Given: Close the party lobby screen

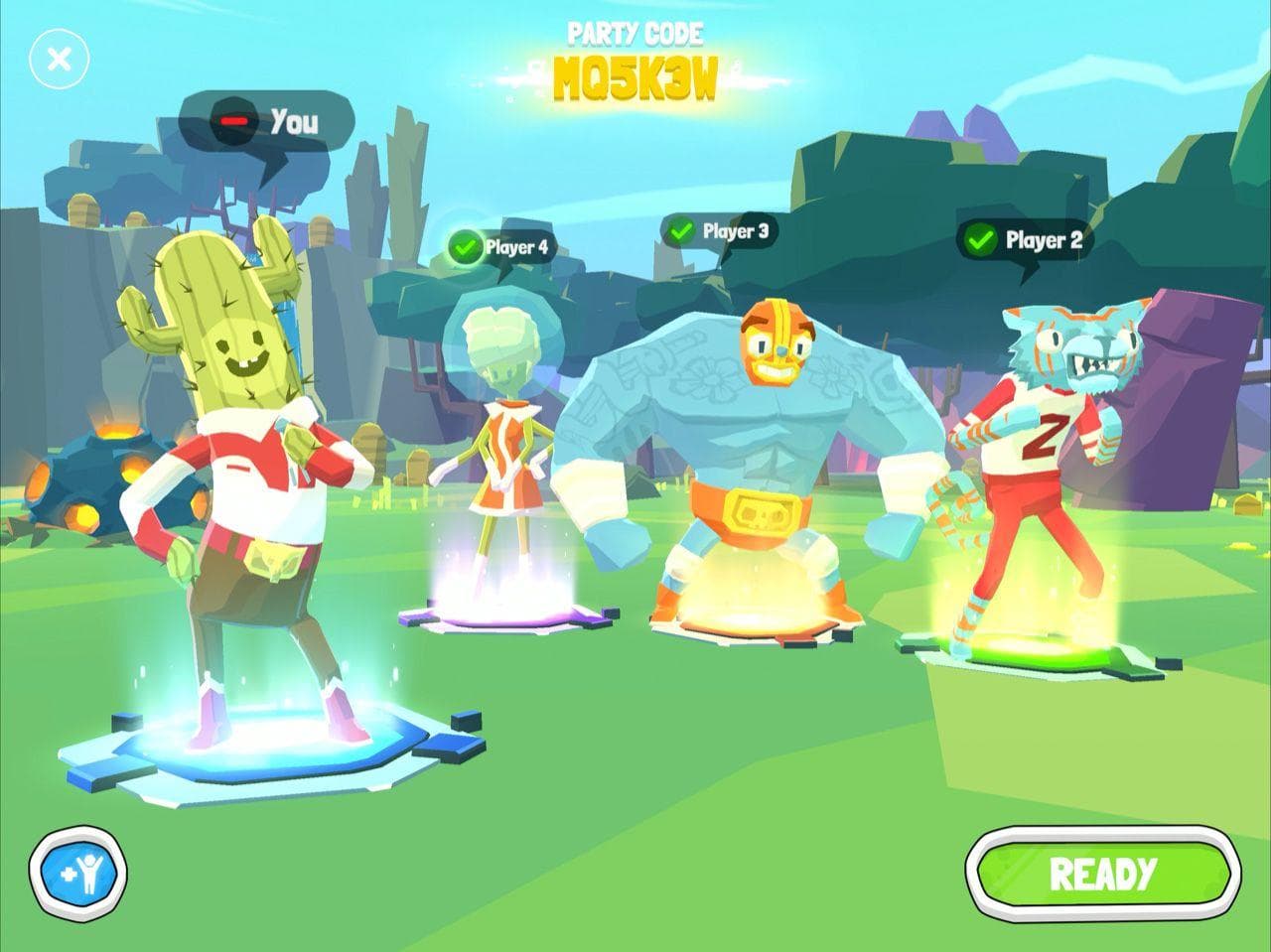Looking at the screenshot, I should click(x=60, y=60).
